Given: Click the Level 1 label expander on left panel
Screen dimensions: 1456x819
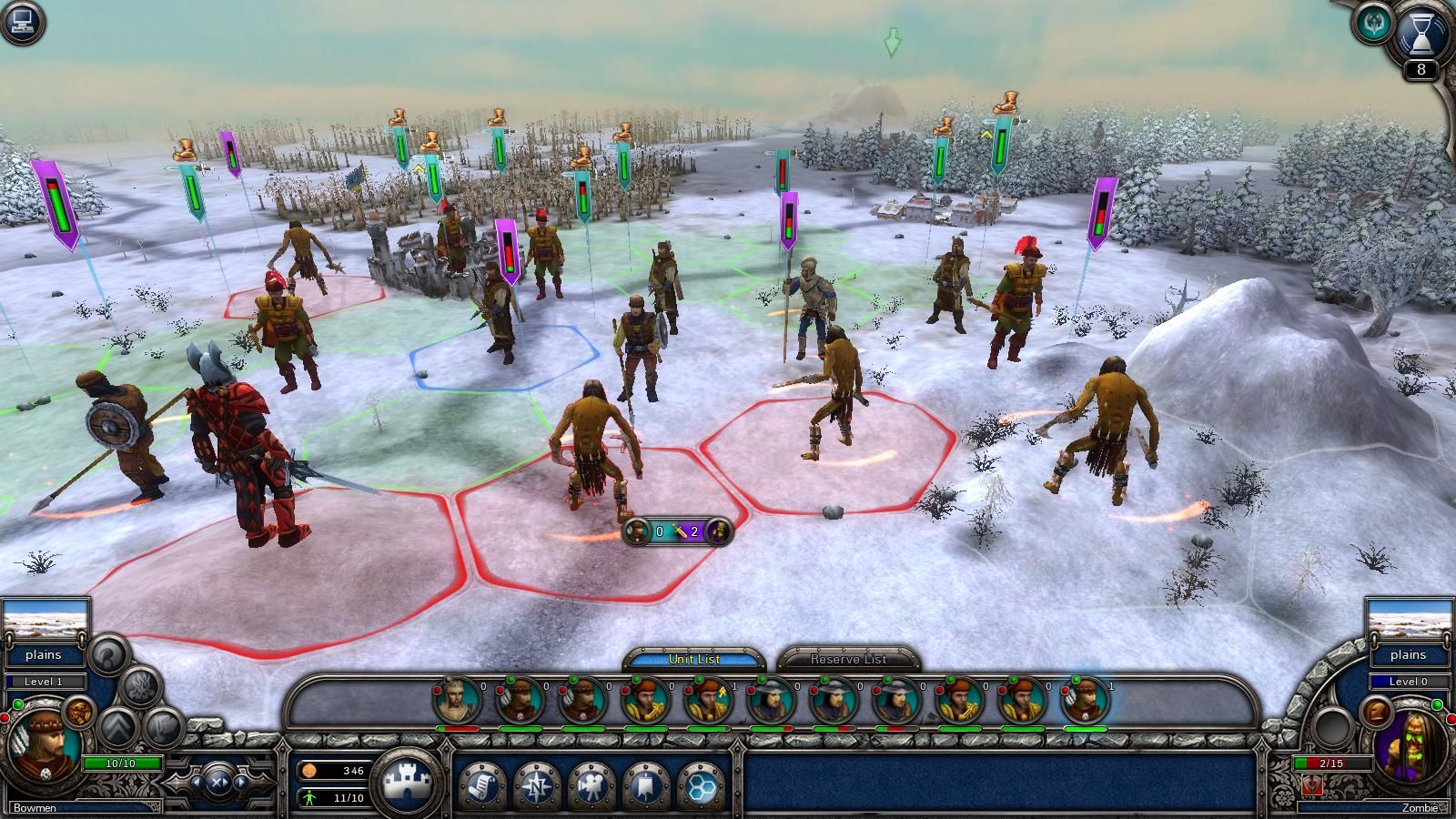Looking at the screenshot, I should [44, 682].
